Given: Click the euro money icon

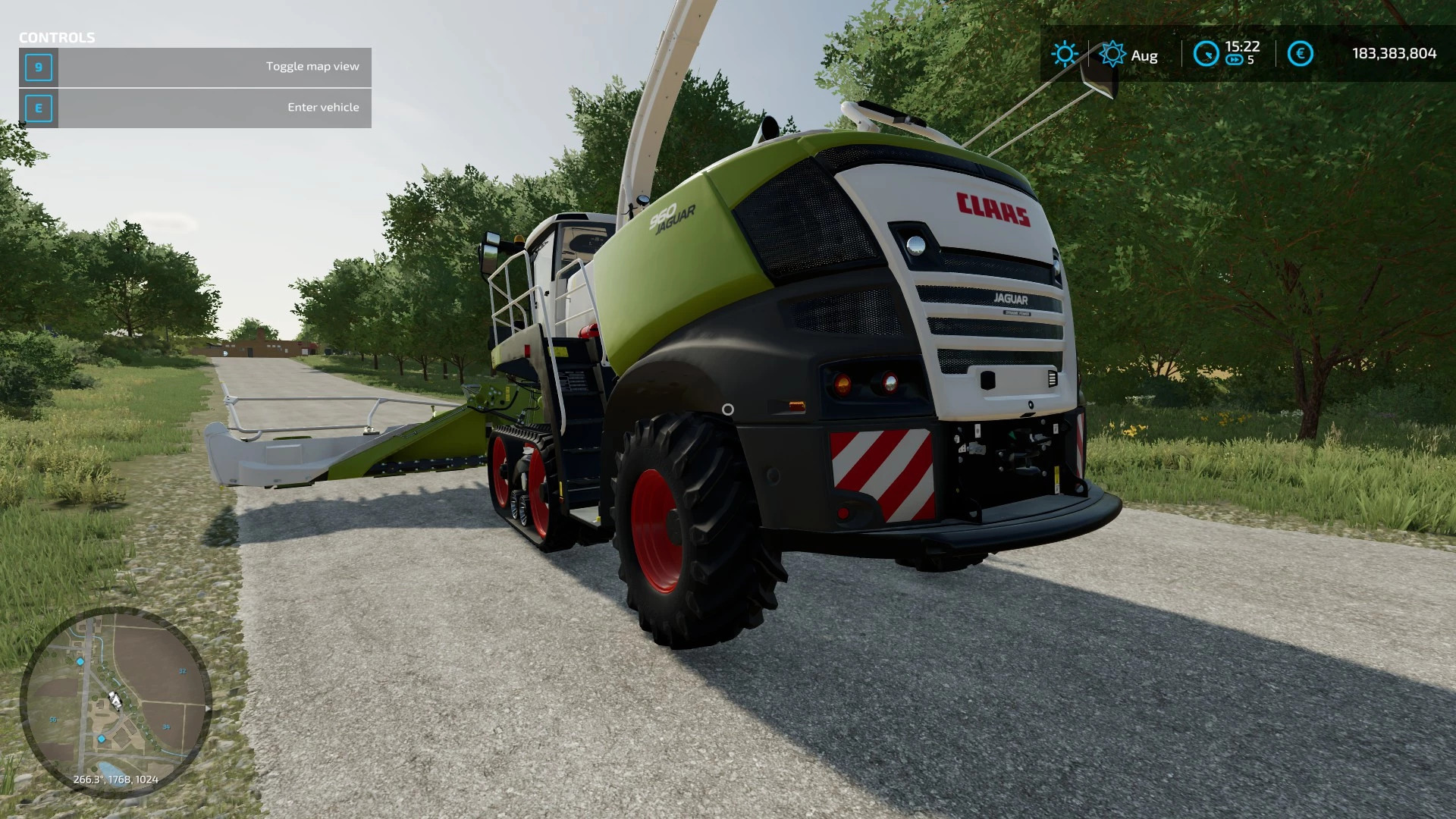Looking at the screenshot, I should (x=1300, y=54).
